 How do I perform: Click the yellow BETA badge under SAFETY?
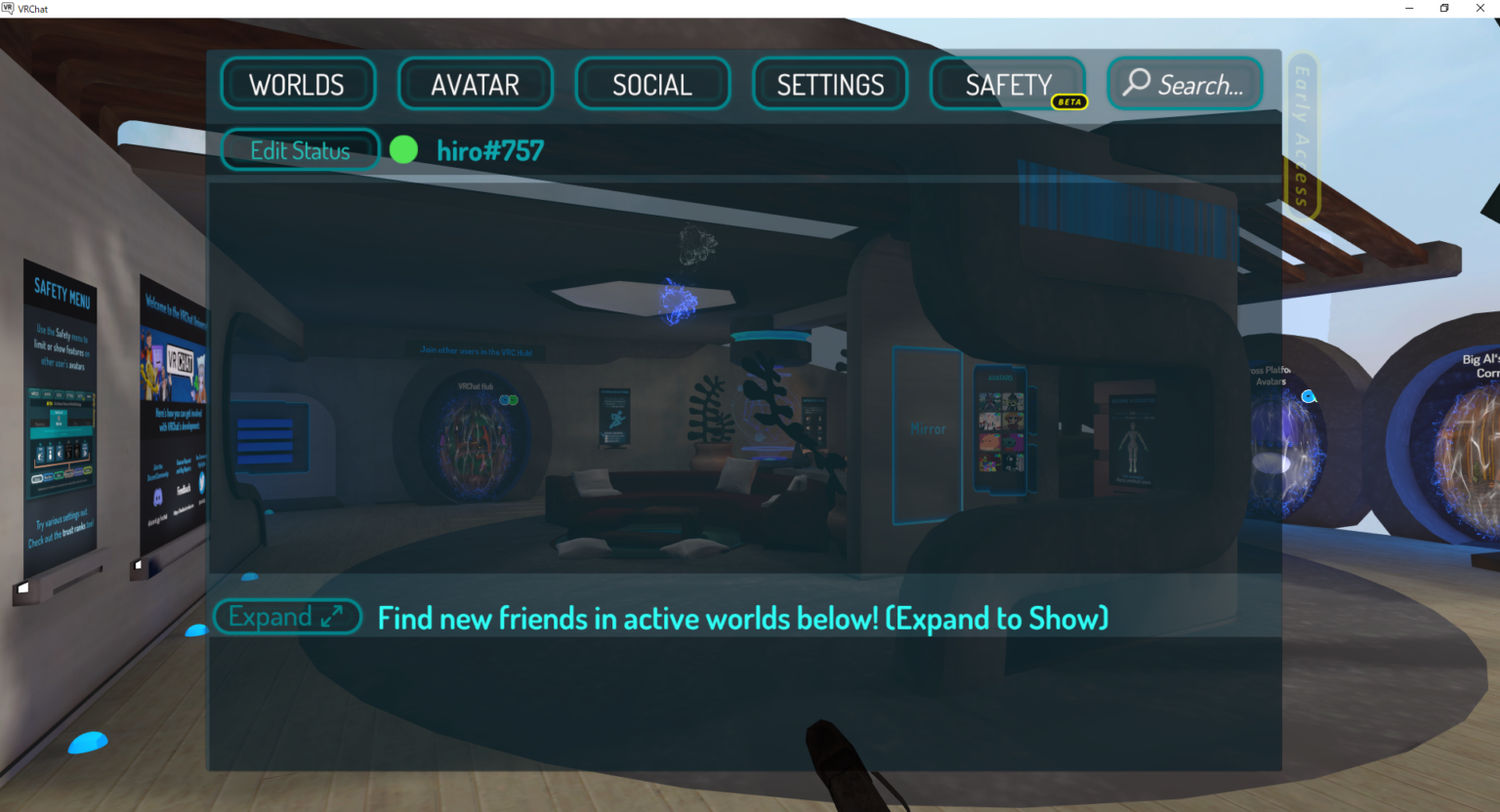(1070, 101)
